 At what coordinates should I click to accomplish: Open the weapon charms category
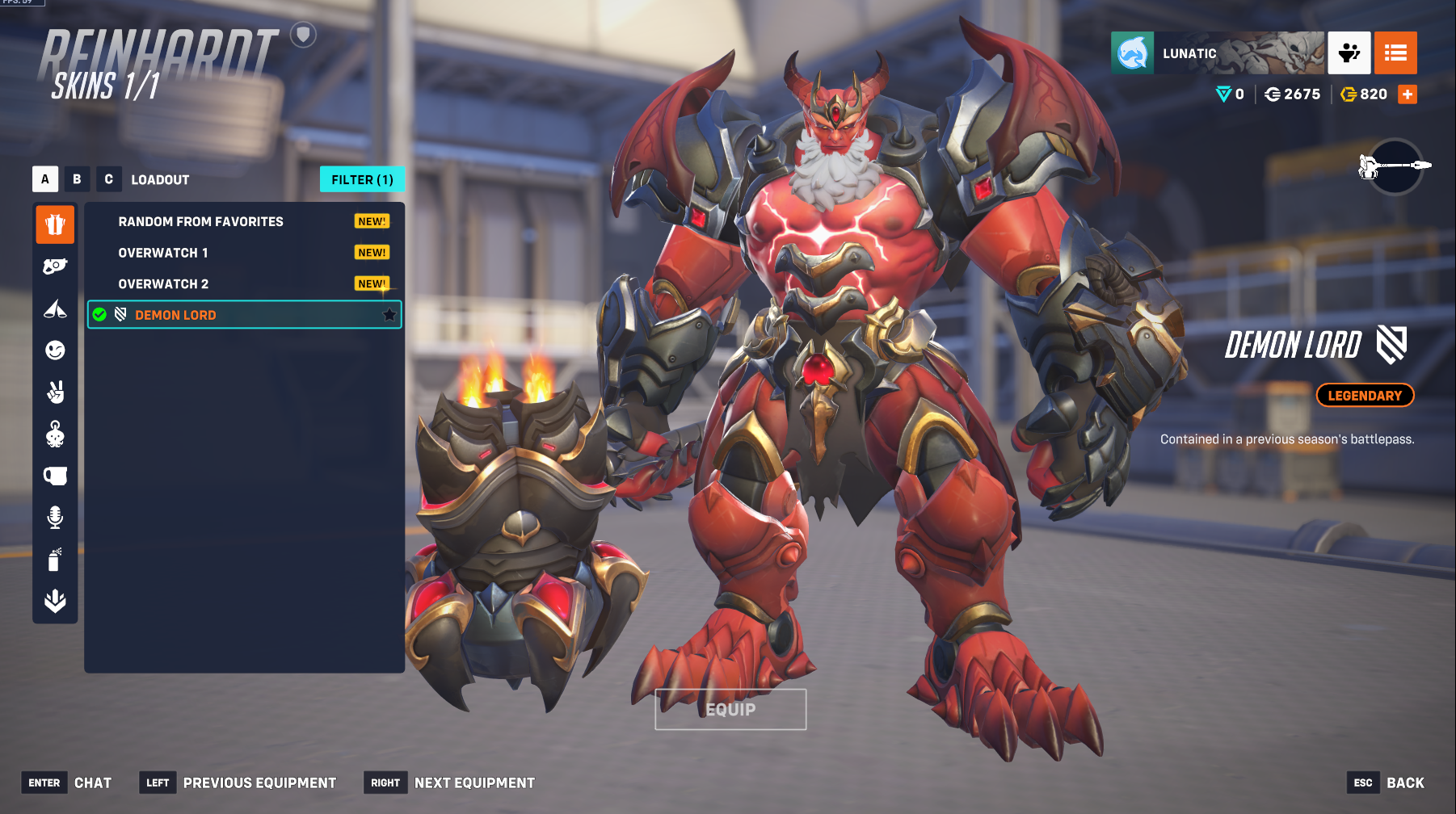coord(55,434)
